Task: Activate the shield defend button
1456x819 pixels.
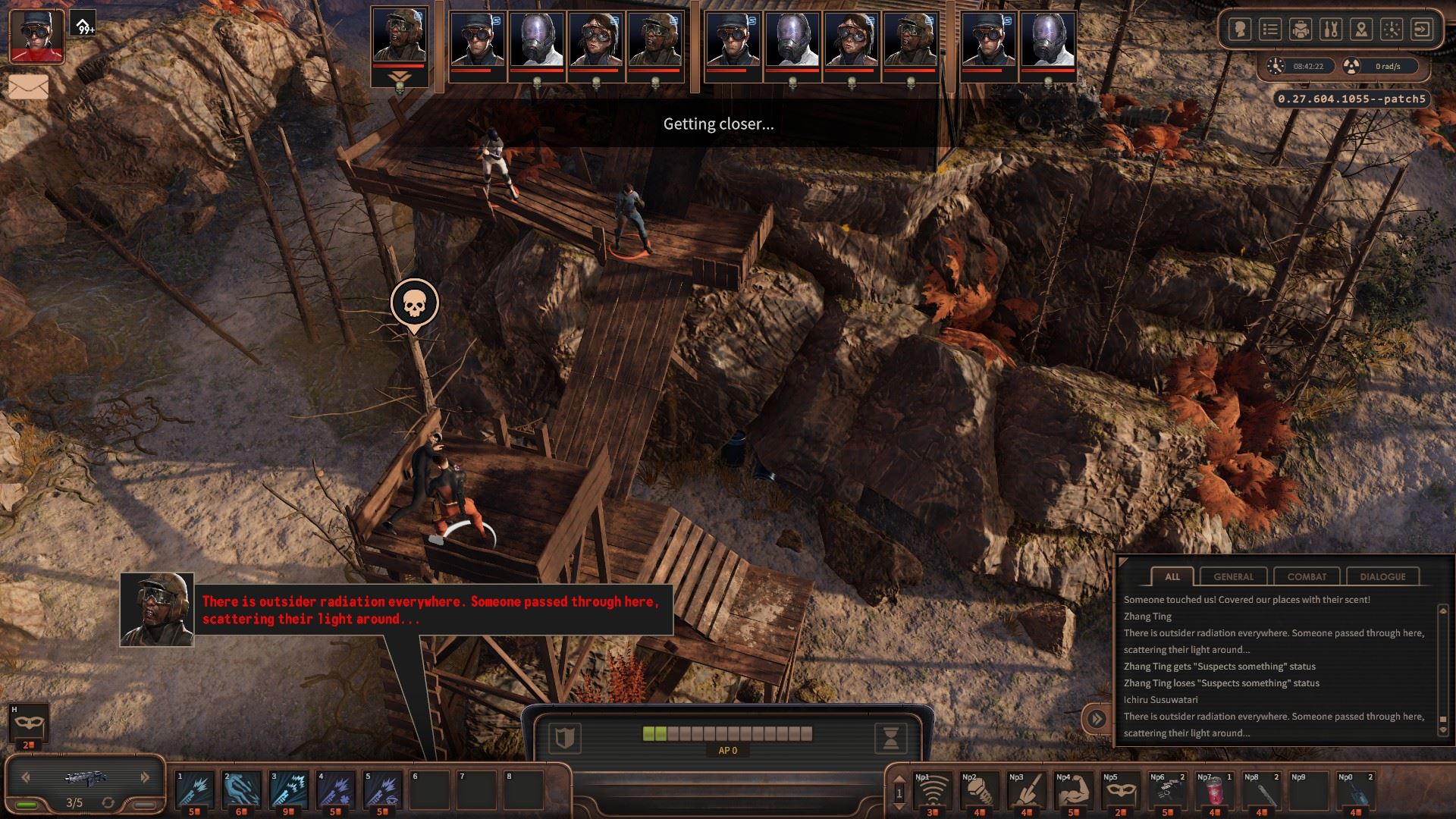Action: click(564, 737)
